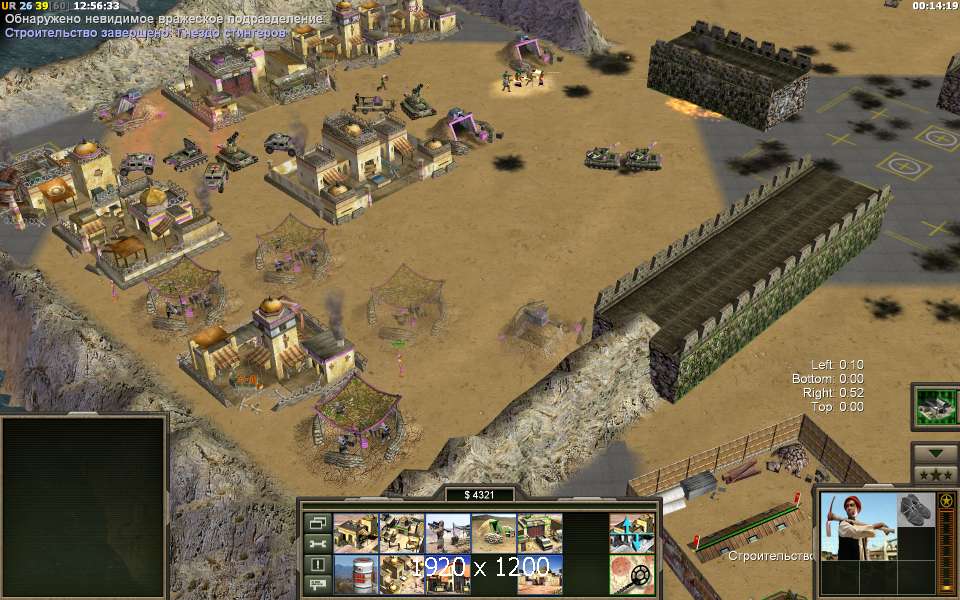Open the green building shortcut button
Screen dimensions: 960x600
point(934,405)
